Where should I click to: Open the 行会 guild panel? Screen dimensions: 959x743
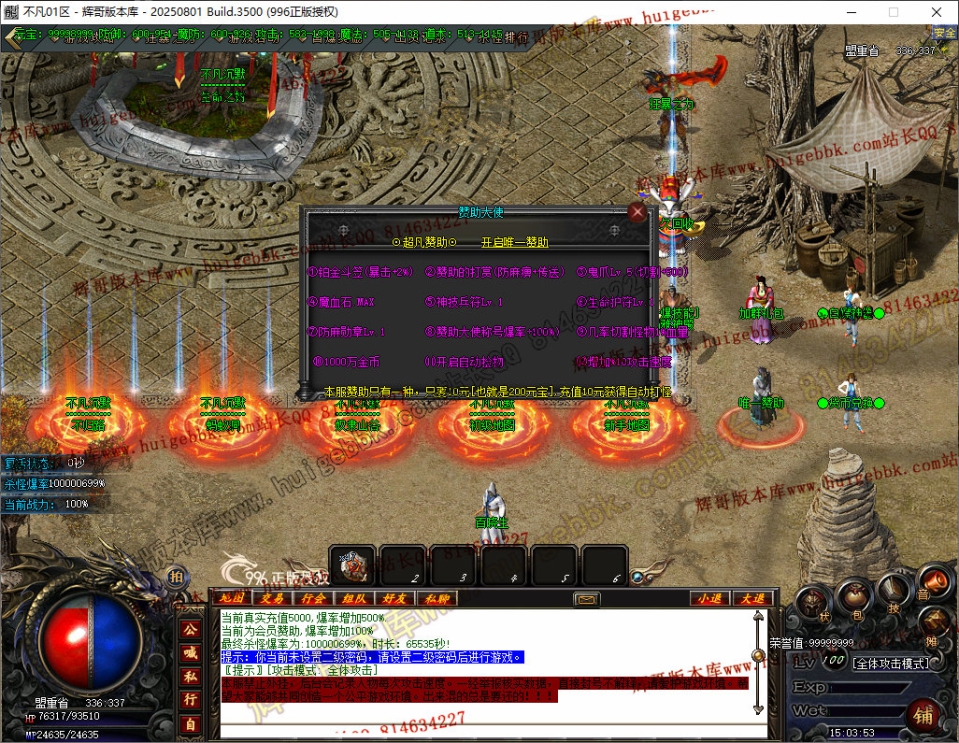point(313,598)
